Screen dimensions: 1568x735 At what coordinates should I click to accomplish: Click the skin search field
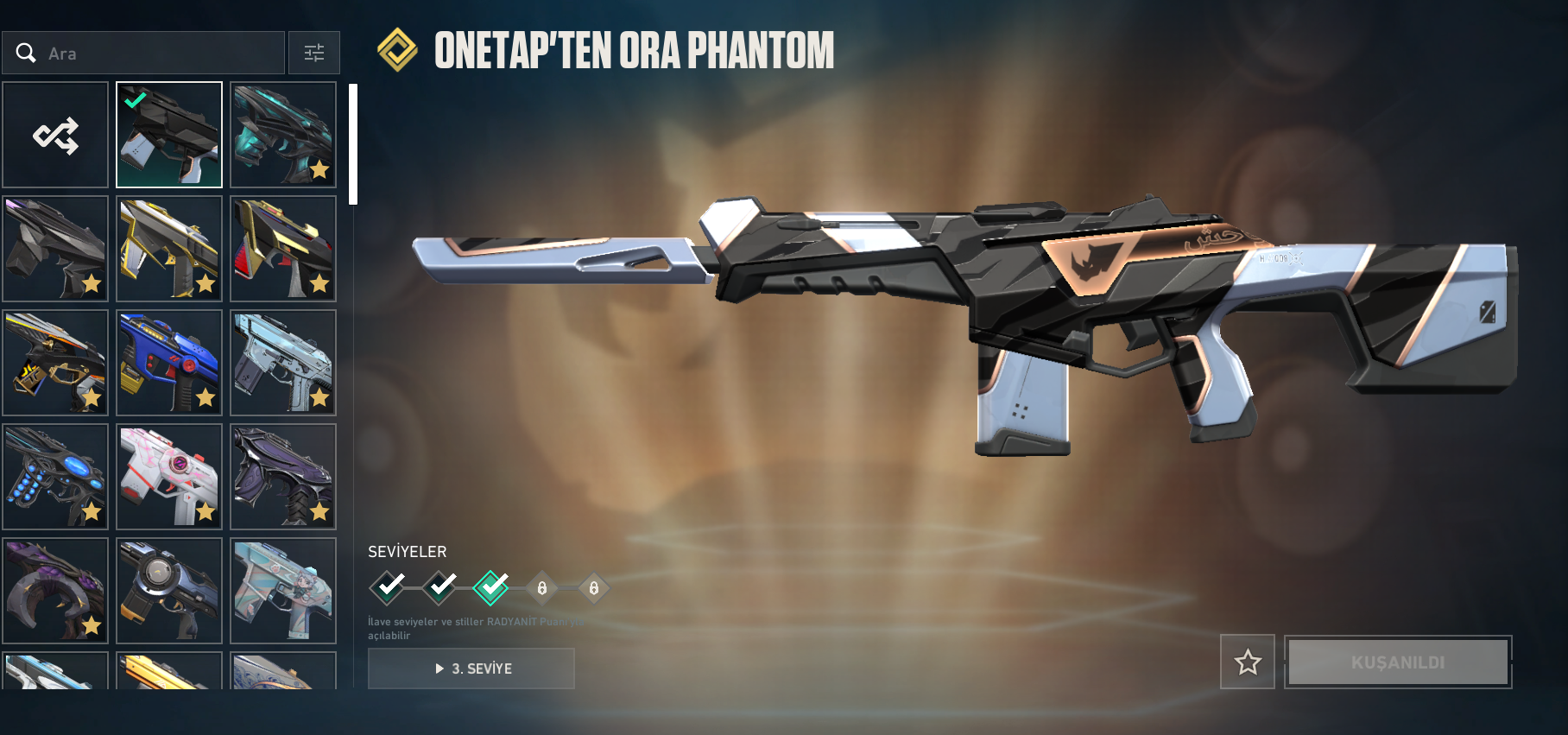(x=155, y=54)
